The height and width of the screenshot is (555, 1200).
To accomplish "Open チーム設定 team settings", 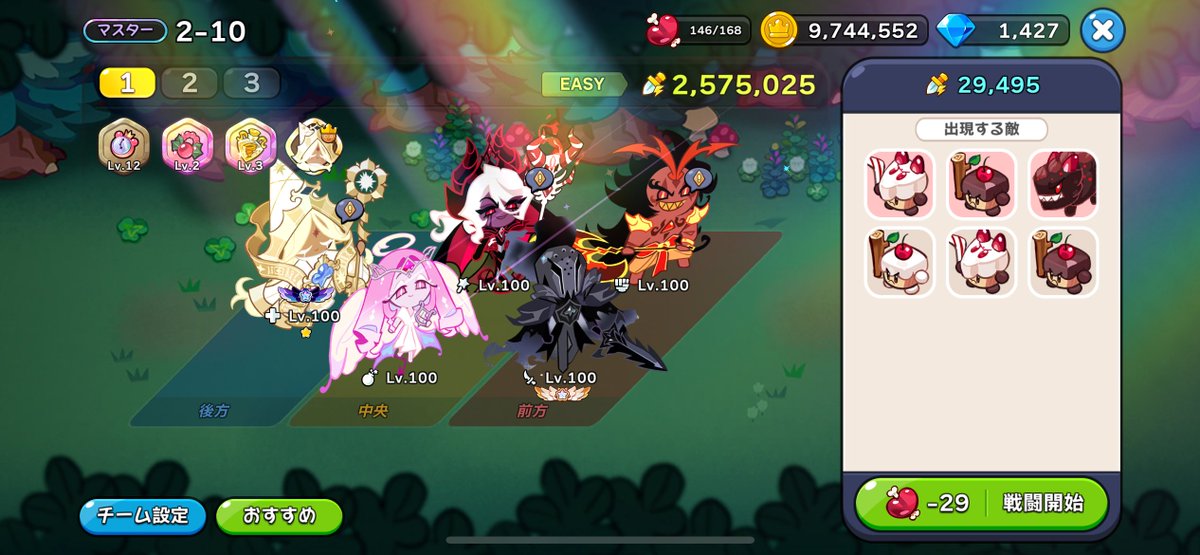I will tap(142, 516).
